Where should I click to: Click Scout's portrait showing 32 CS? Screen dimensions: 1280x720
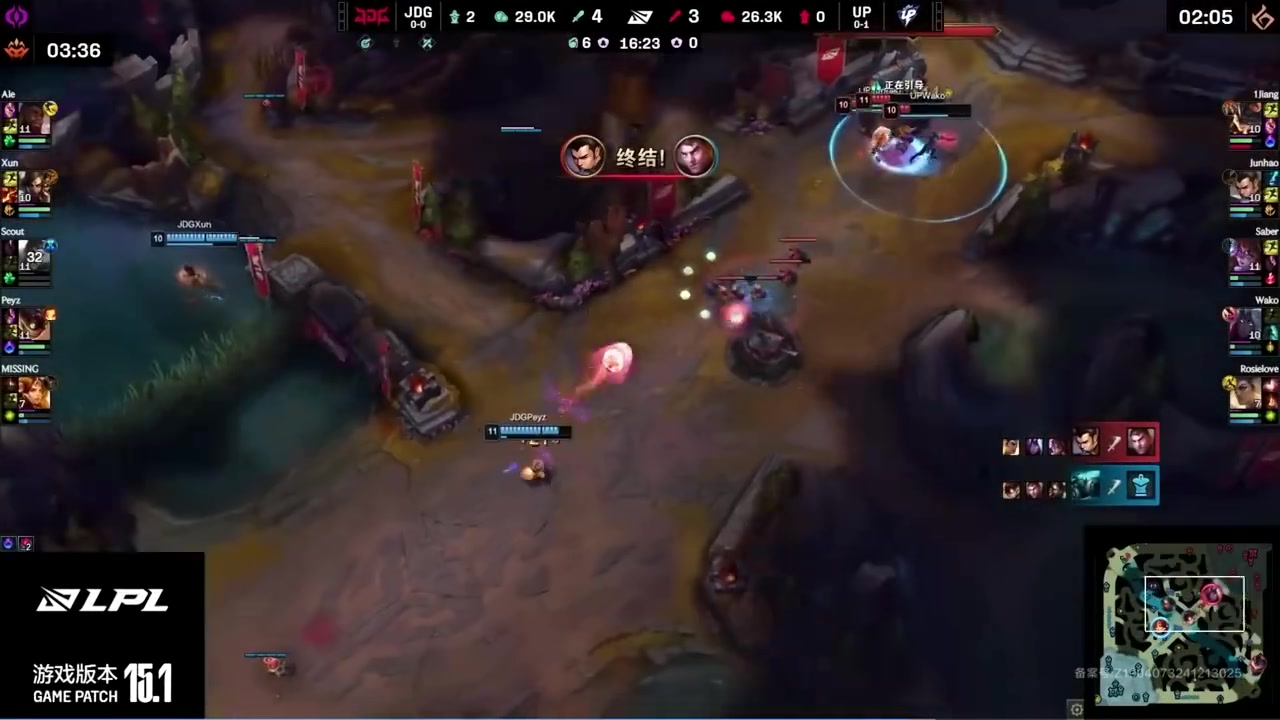click(x=33, y=262)
